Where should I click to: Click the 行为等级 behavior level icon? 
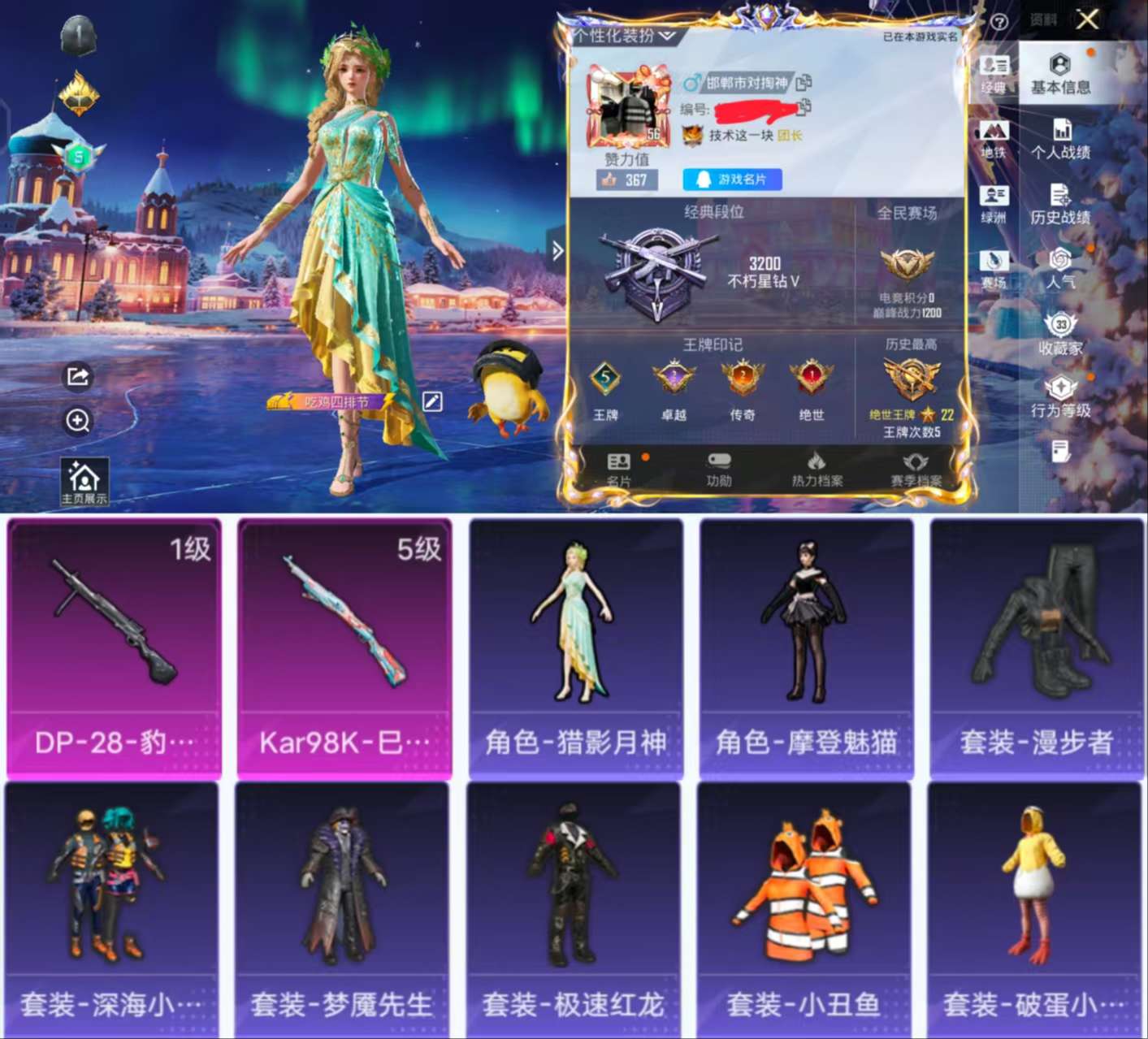[x=1060, y=392]
